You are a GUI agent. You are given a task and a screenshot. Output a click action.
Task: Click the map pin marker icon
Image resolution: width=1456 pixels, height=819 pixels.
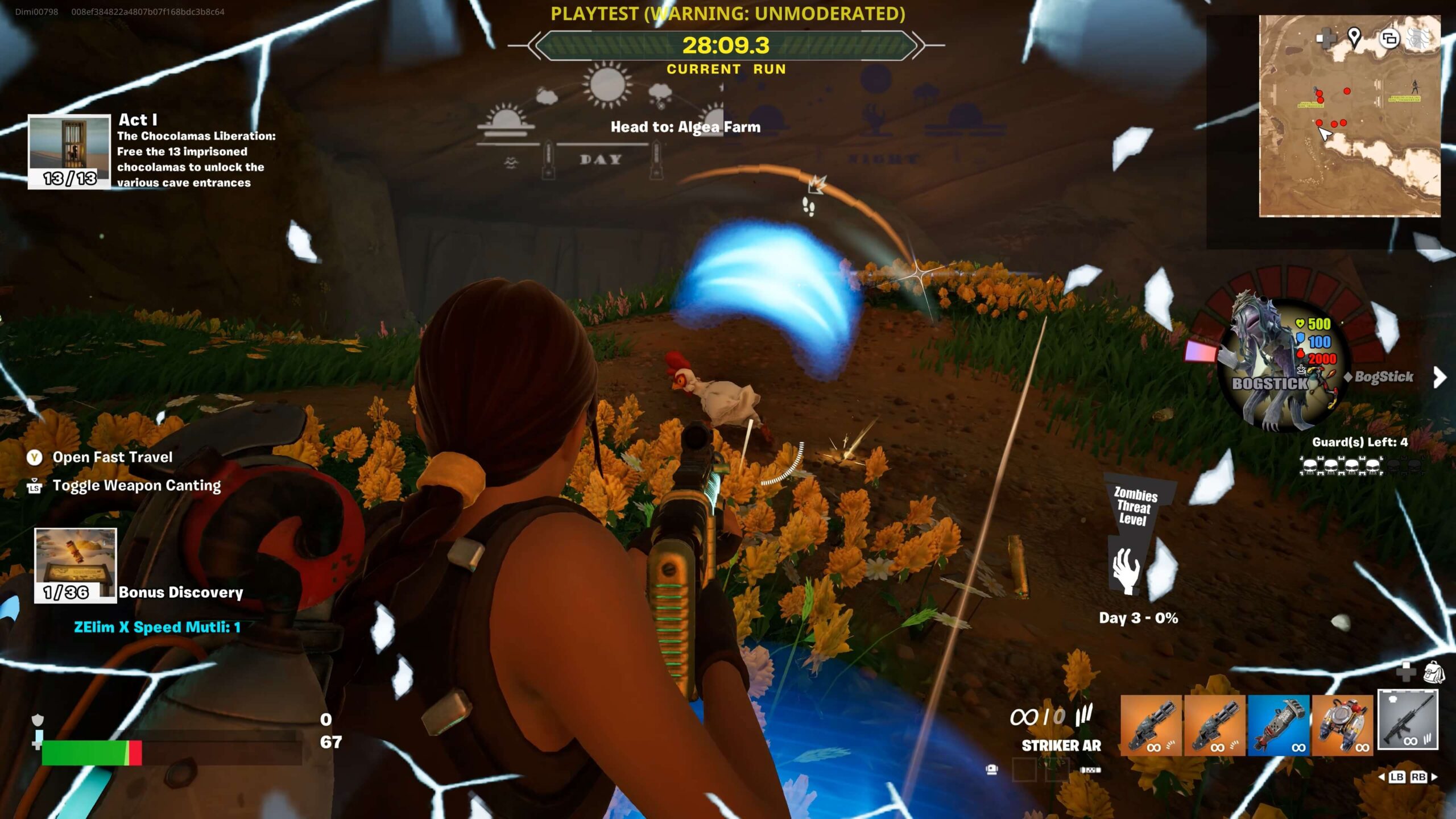pos(1354,38)
